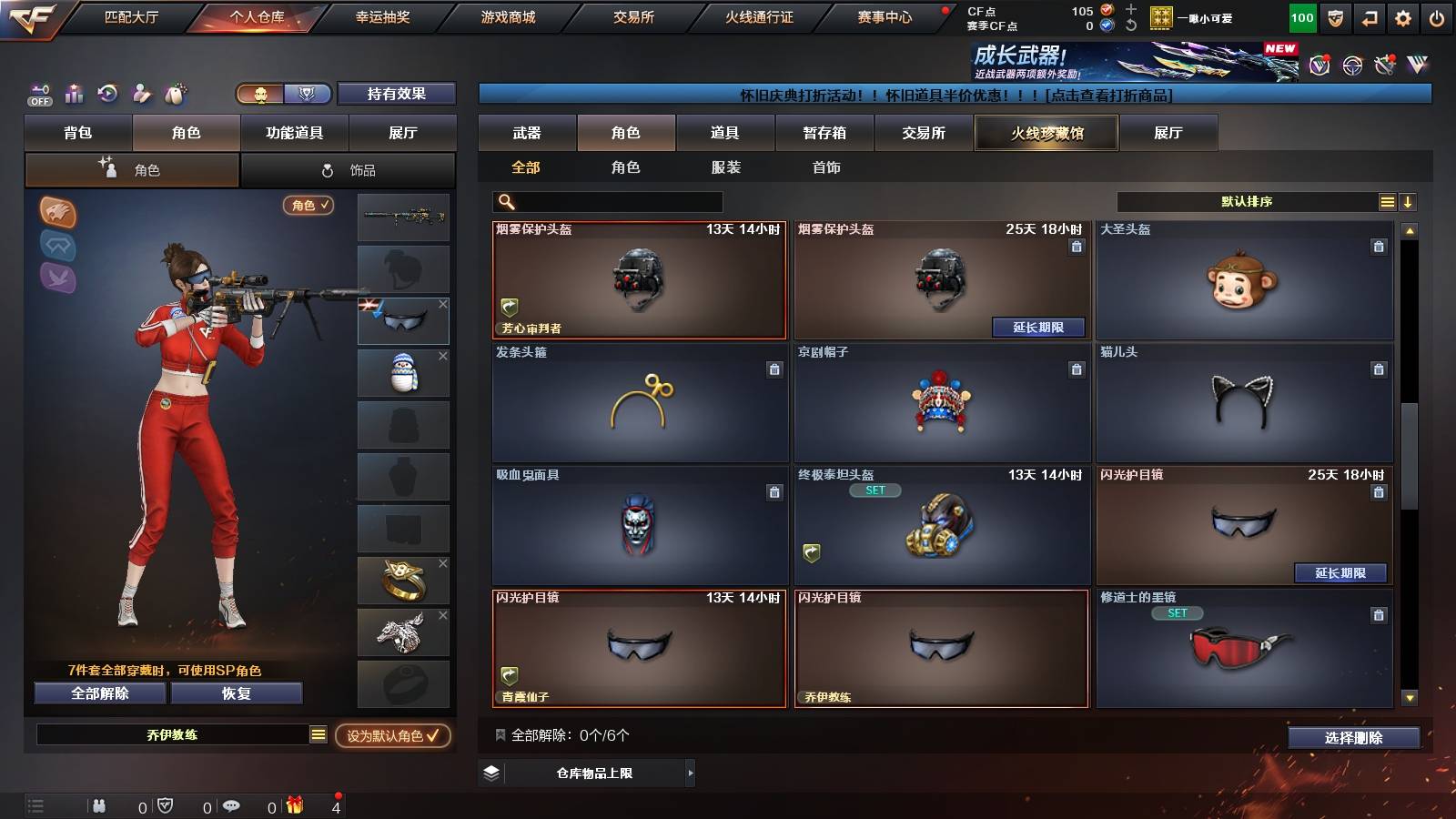Switch to the 武器 tab
Image resolution: width=1456 pixels, height=819 pixels.
point(527,133)
